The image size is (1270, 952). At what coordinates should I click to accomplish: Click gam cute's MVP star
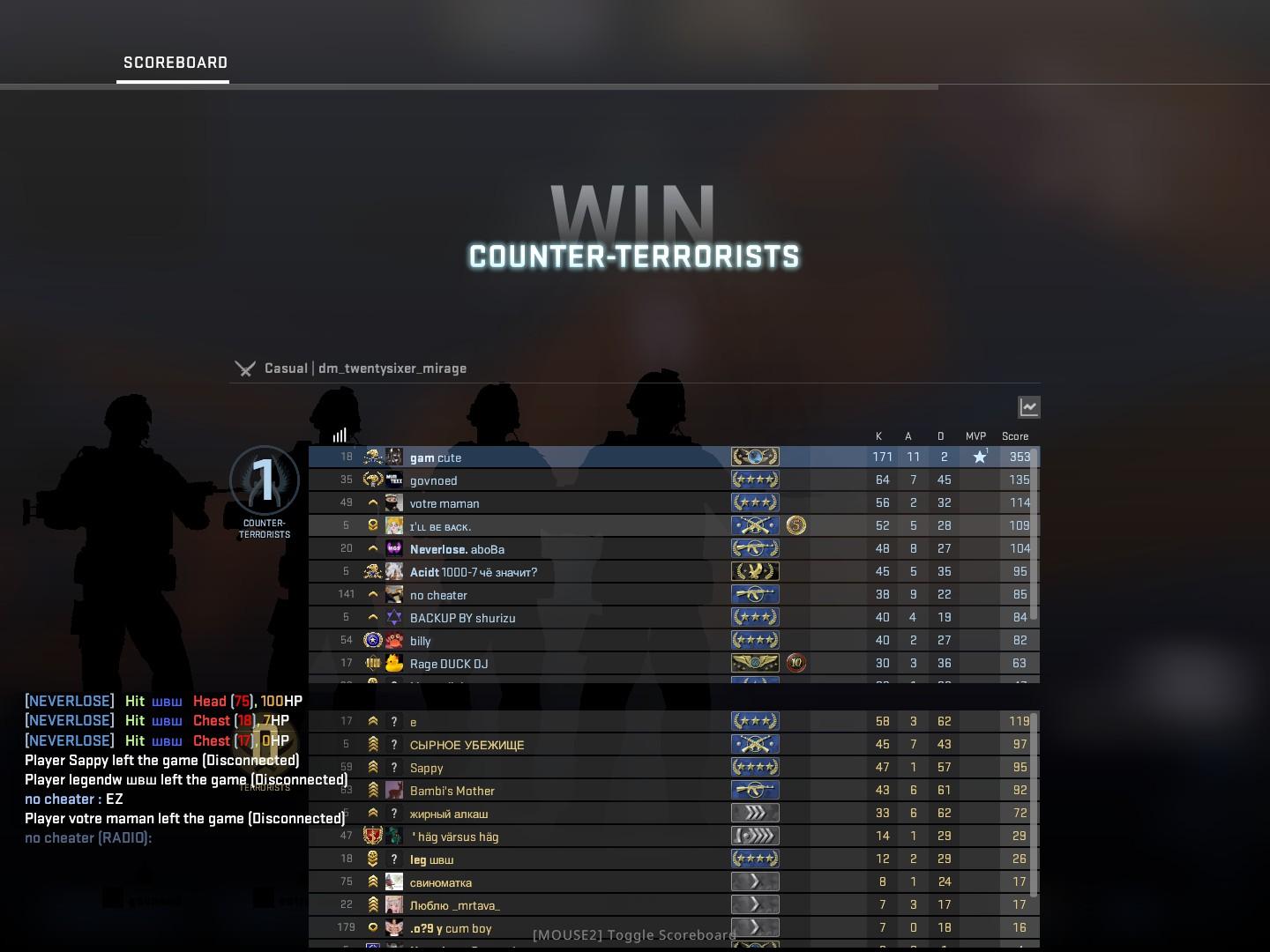click(x=979, y=456)
